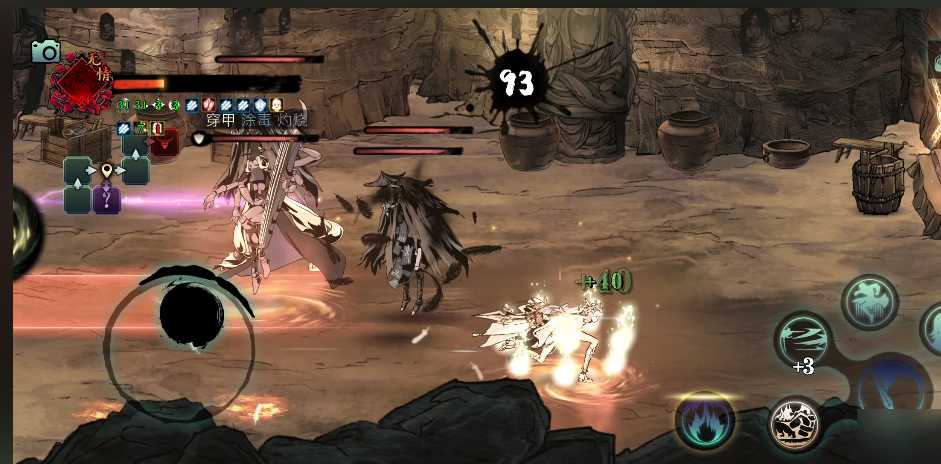Viewport: 941px width, 464px height.
Task: Click the location pin on the minimap
Action: [107, 171]
